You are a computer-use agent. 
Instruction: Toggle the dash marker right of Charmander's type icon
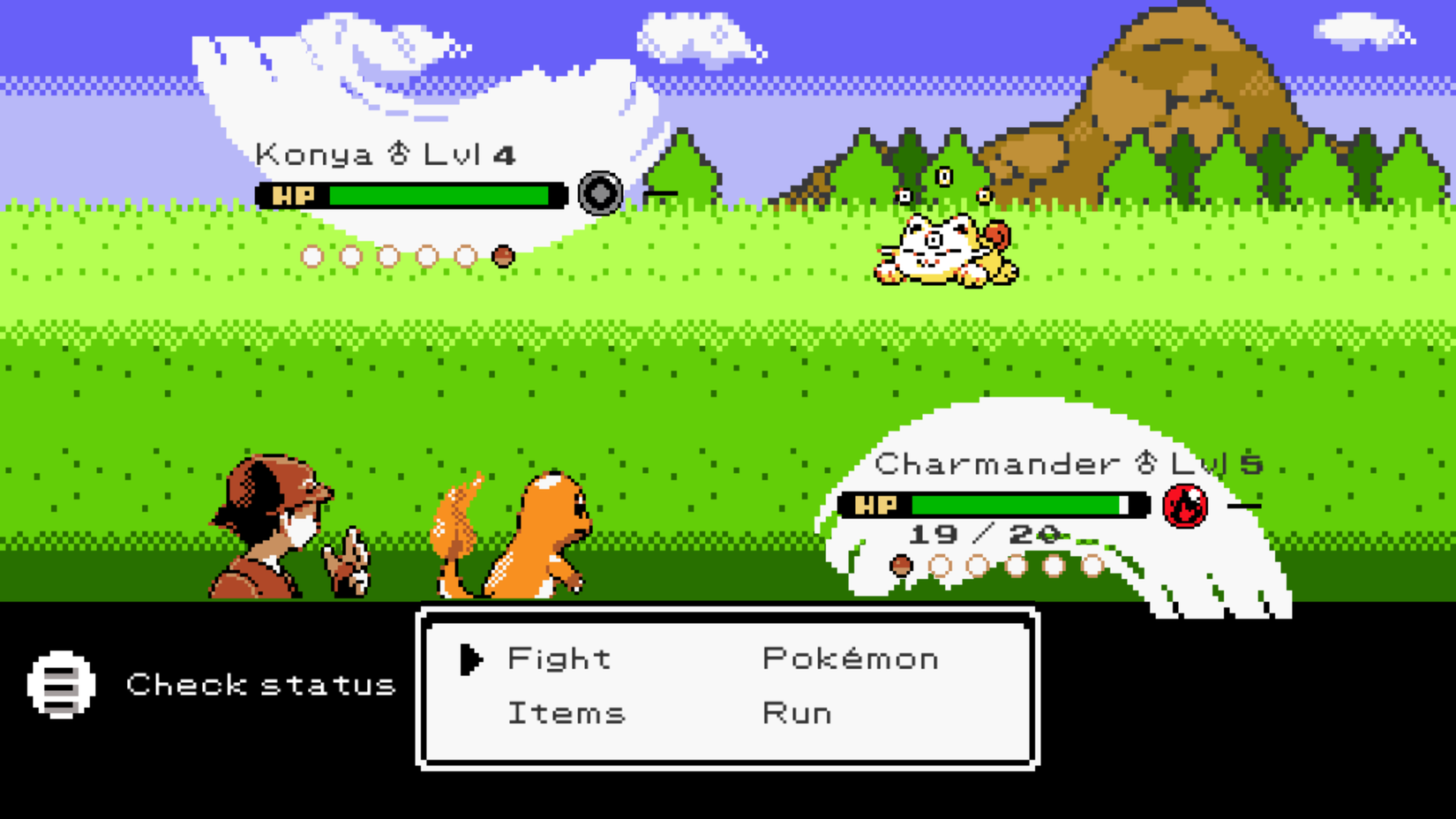[x=1245, y=505]
